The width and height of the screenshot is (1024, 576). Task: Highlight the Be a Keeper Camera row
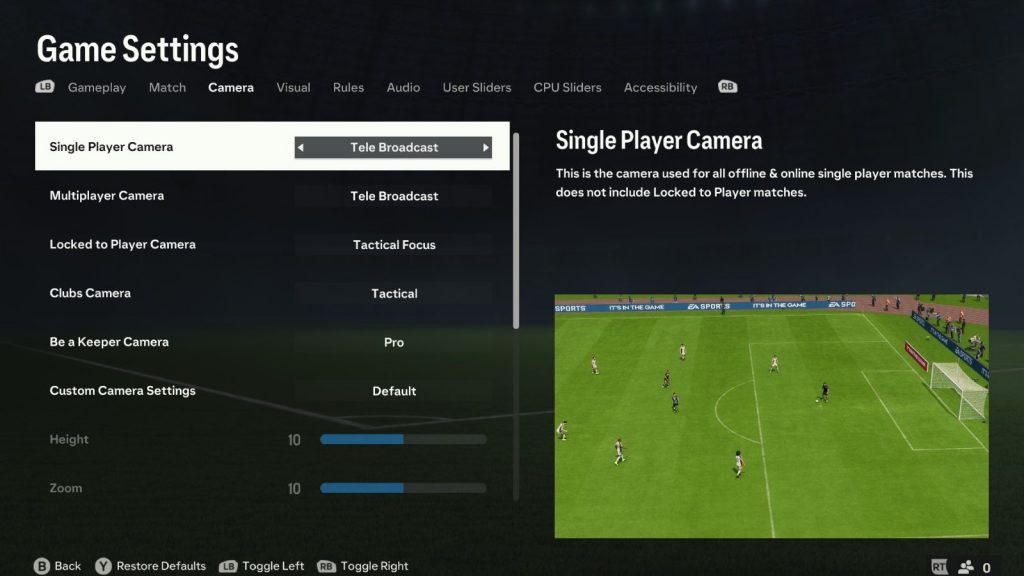coord(272,342)
